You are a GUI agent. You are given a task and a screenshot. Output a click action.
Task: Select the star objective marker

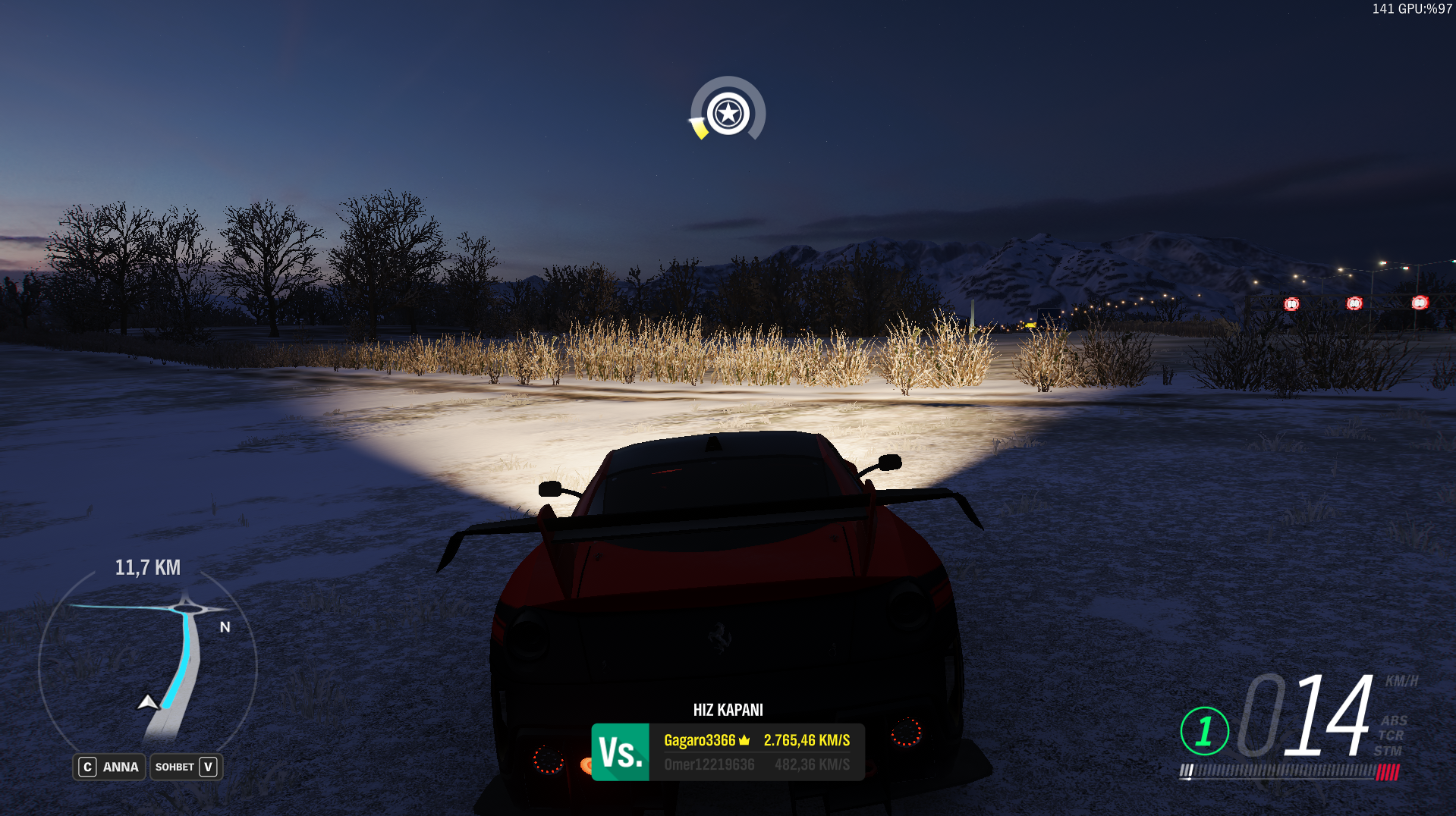coord(728,114)
